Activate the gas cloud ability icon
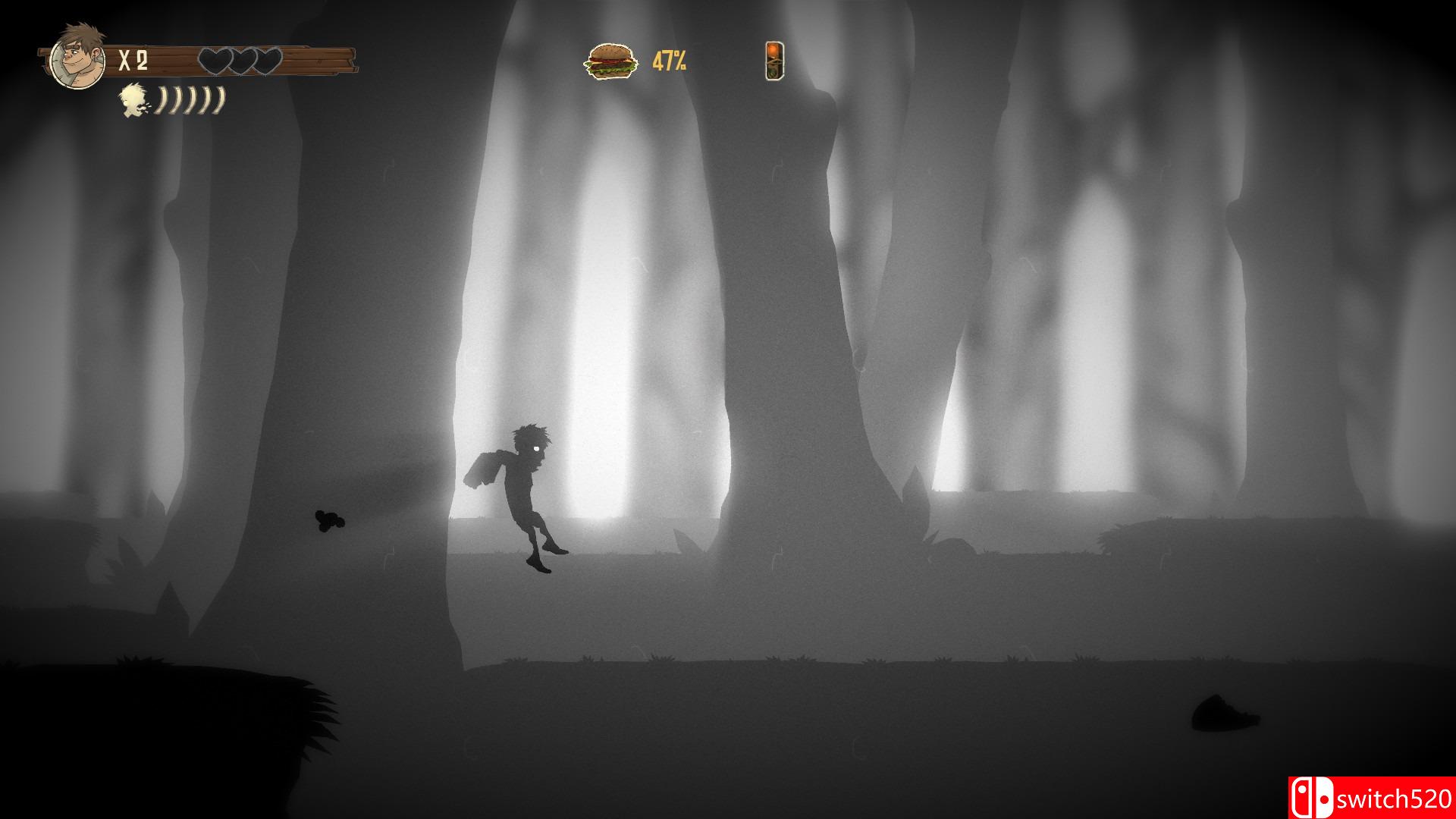The width and height of the screenshot is (1456, 819). (x=136, y=101)
